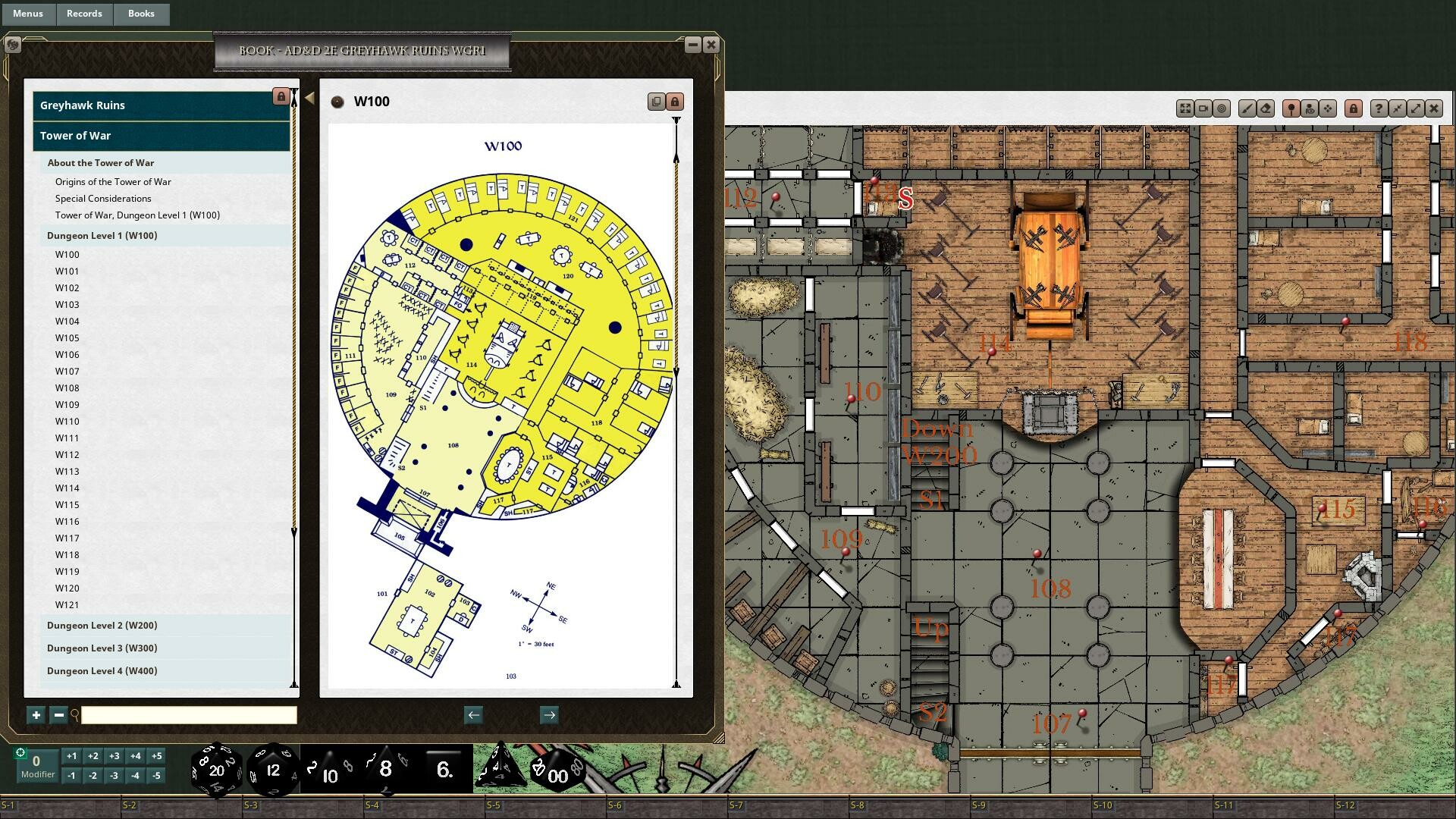Click the camera view icon on the map toolbar
The image size is (1456, 819).
coord(1203,108)
